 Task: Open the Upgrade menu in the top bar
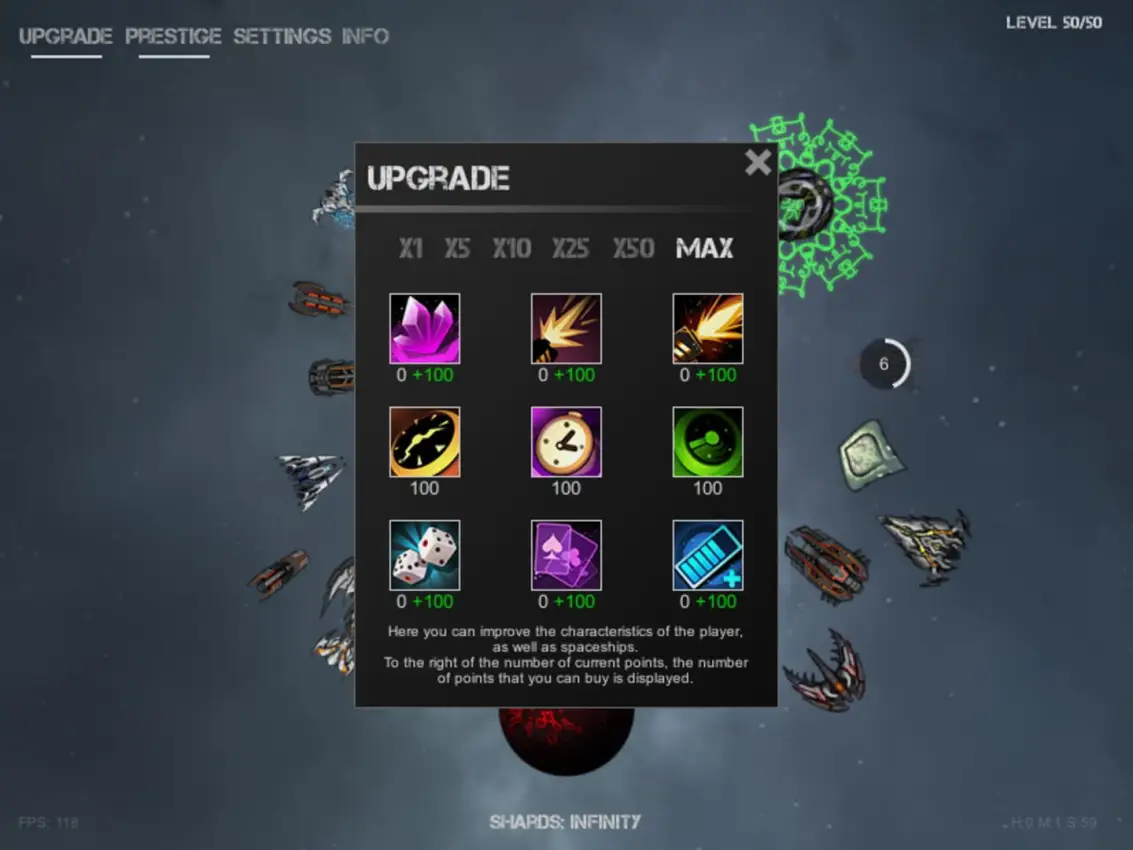[66, 37]
